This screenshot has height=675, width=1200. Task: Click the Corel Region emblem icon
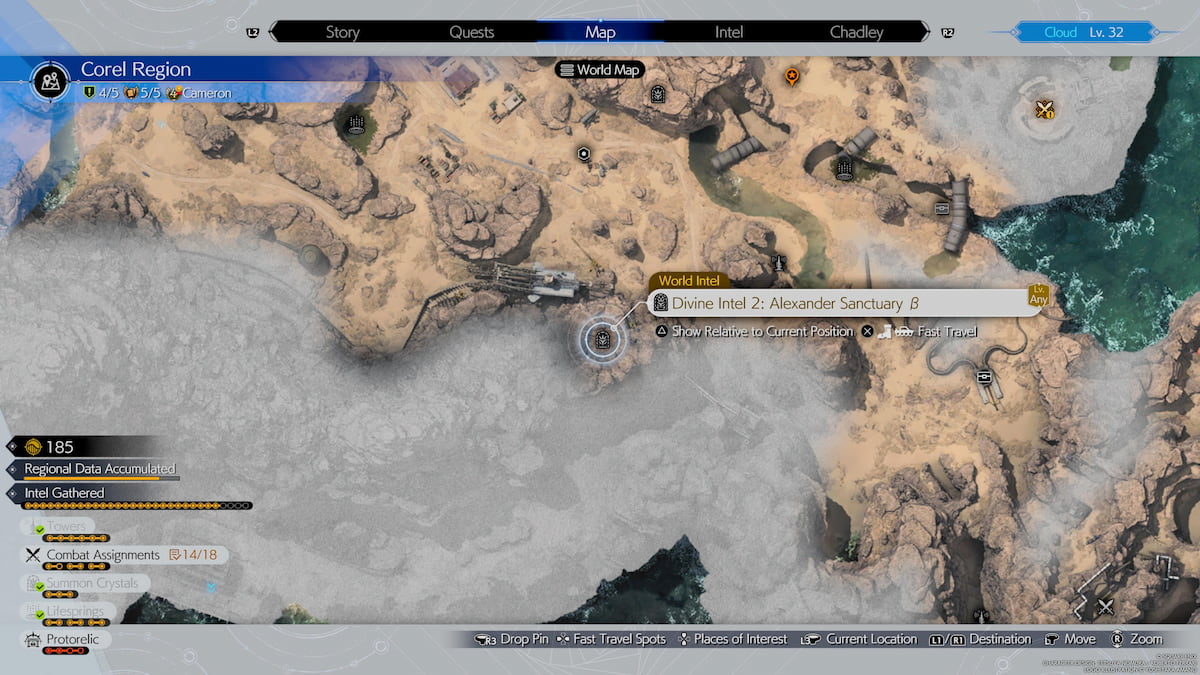point(50,79)
